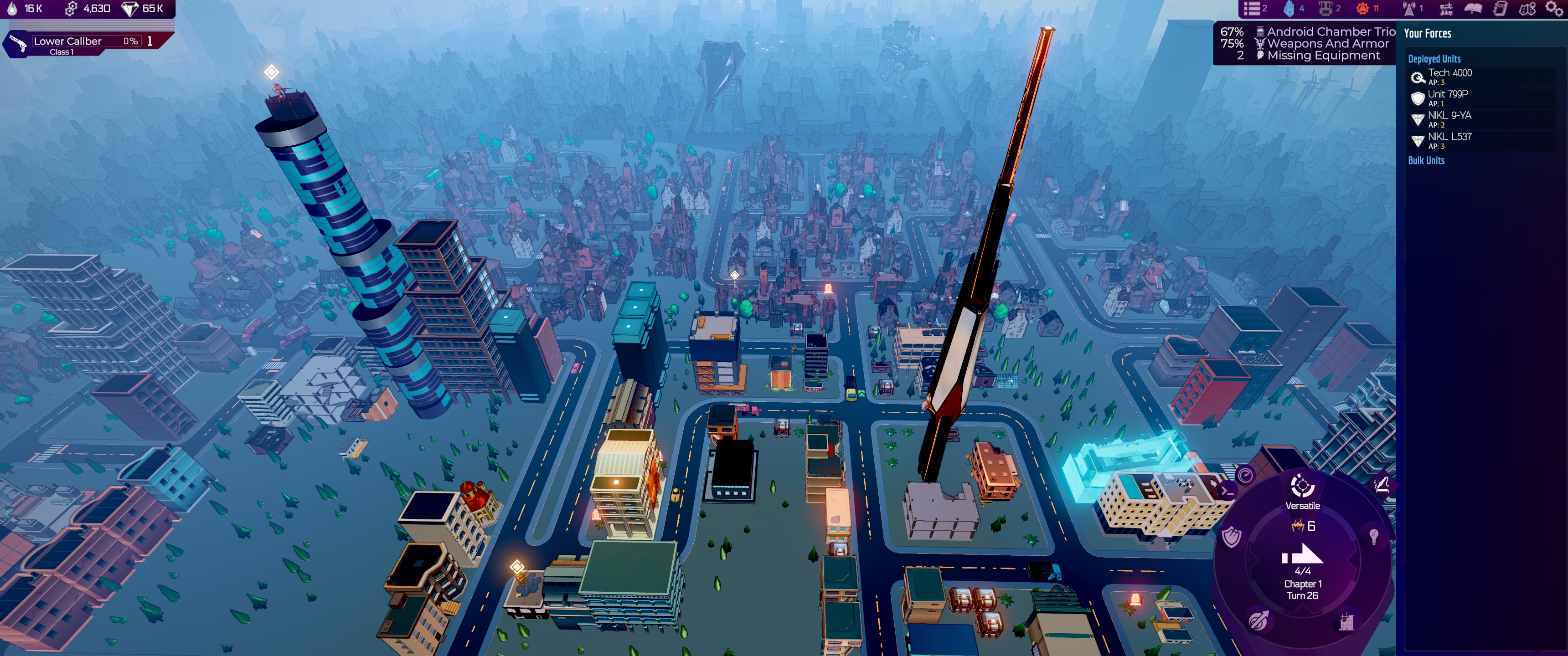Viewport: 1568px width, 656px height.
Task: Open the blue hand icon
Action: pos(1289,9)
